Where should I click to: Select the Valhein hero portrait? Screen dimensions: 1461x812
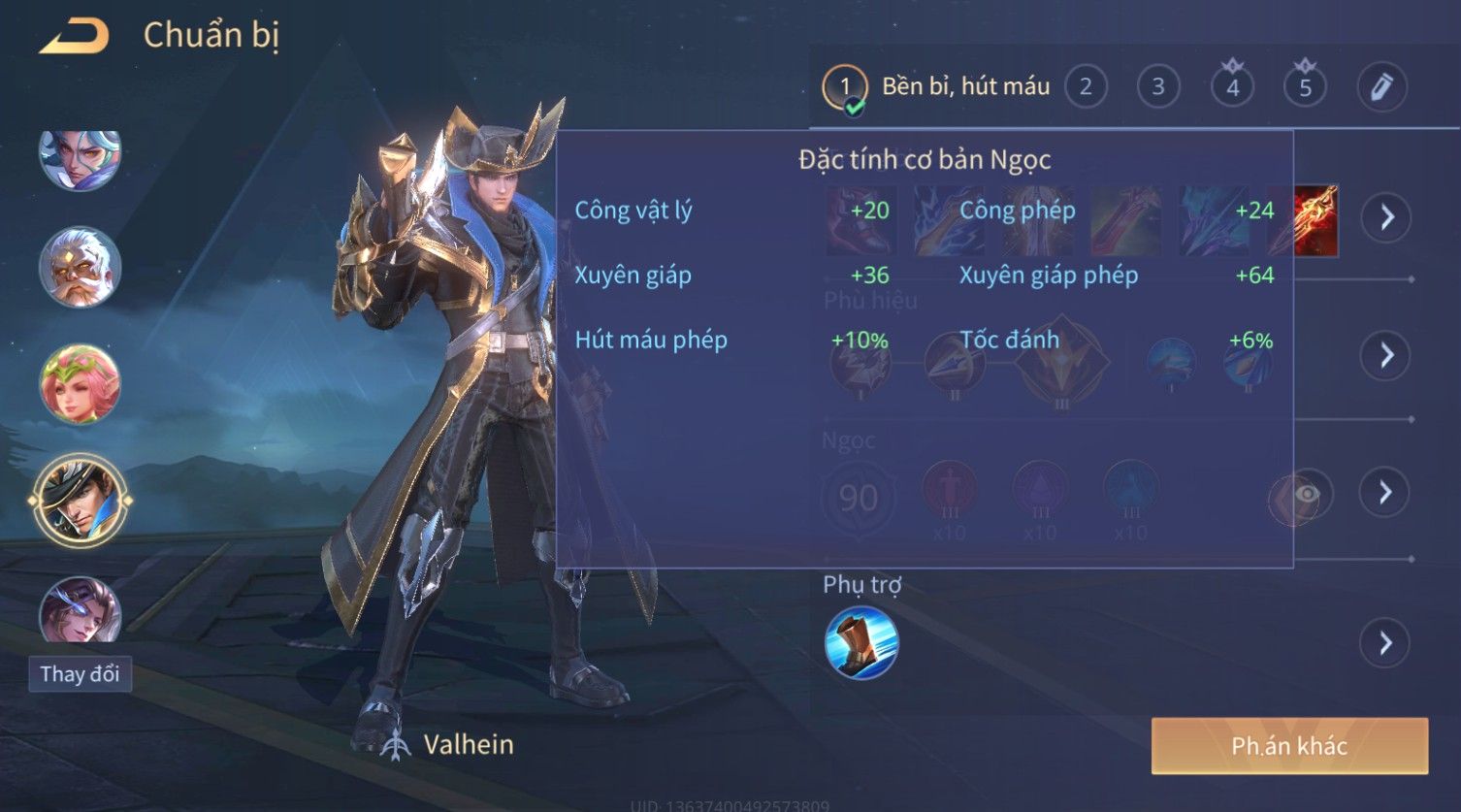(80, 501)
